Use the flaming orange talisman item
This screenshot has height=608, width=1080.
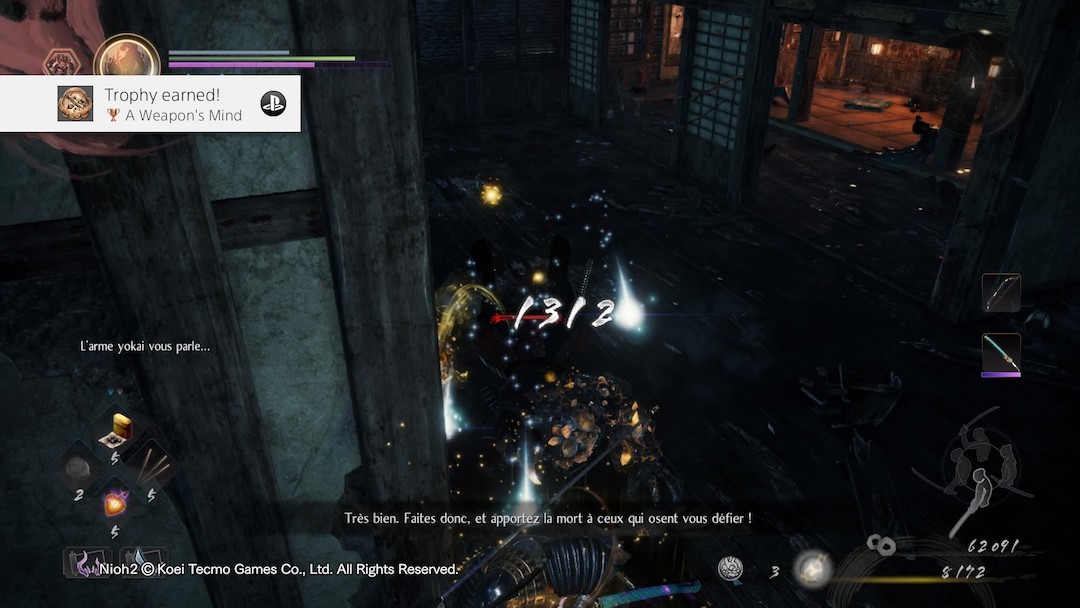coord(116,503)
